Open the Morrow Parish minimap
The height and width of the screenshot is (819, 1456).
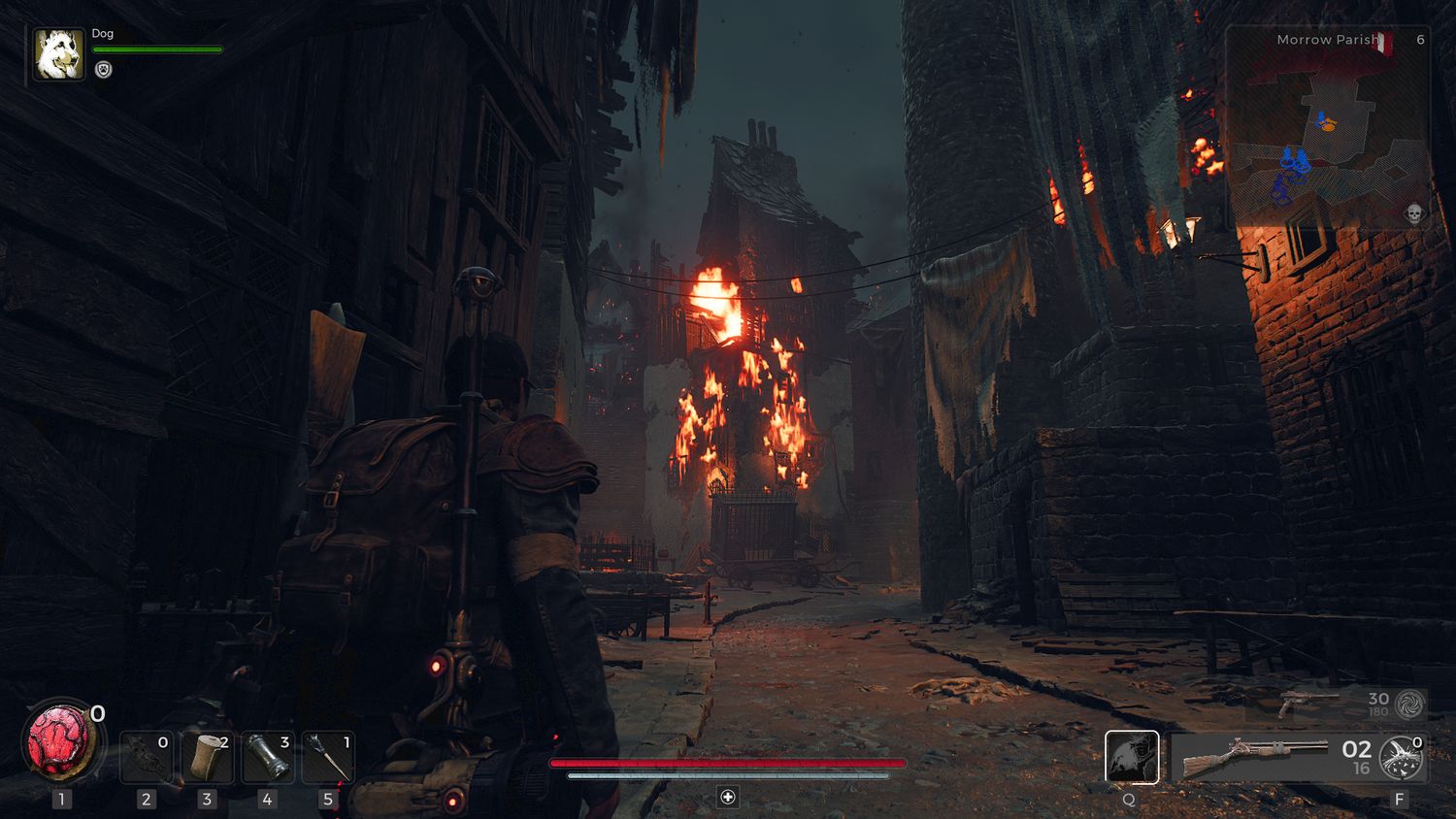click(1326, 126)
